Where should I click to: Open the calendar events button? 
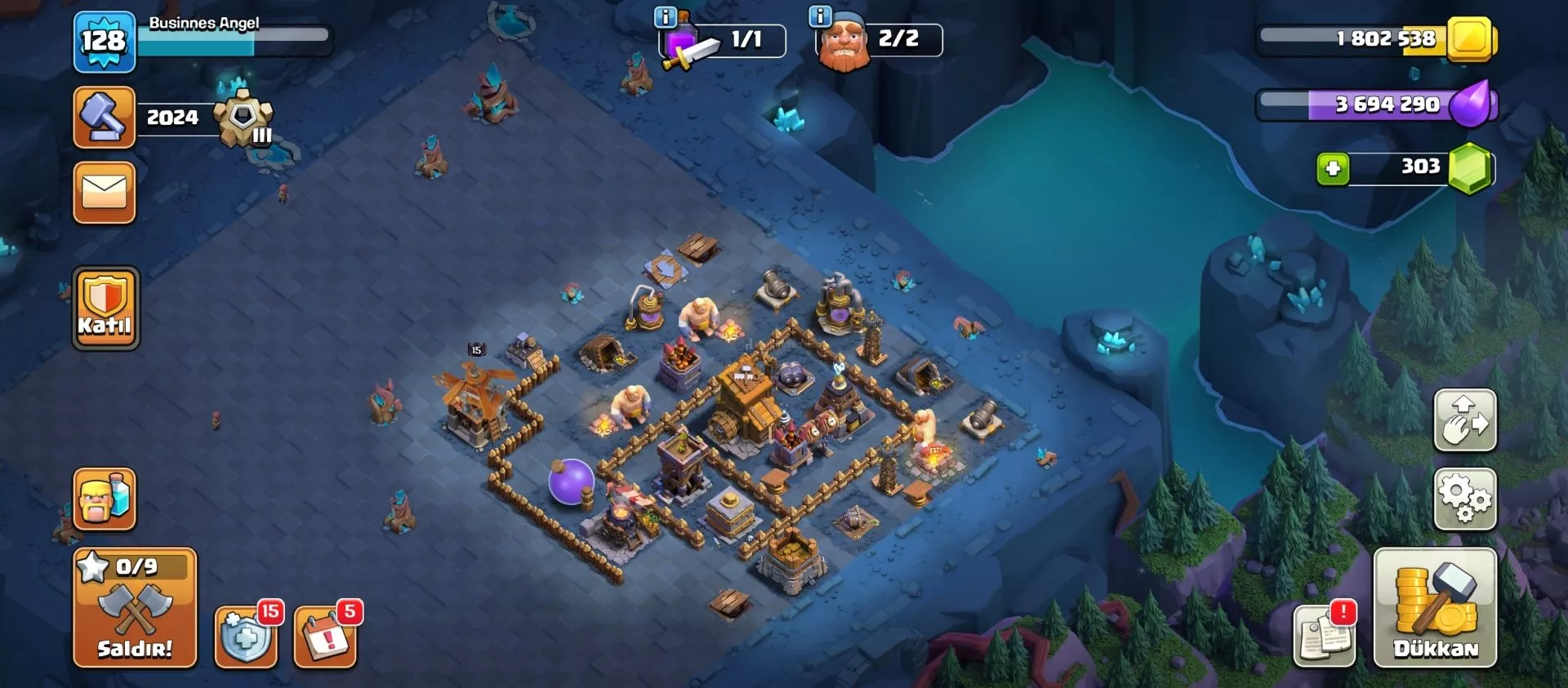(325, 637)
